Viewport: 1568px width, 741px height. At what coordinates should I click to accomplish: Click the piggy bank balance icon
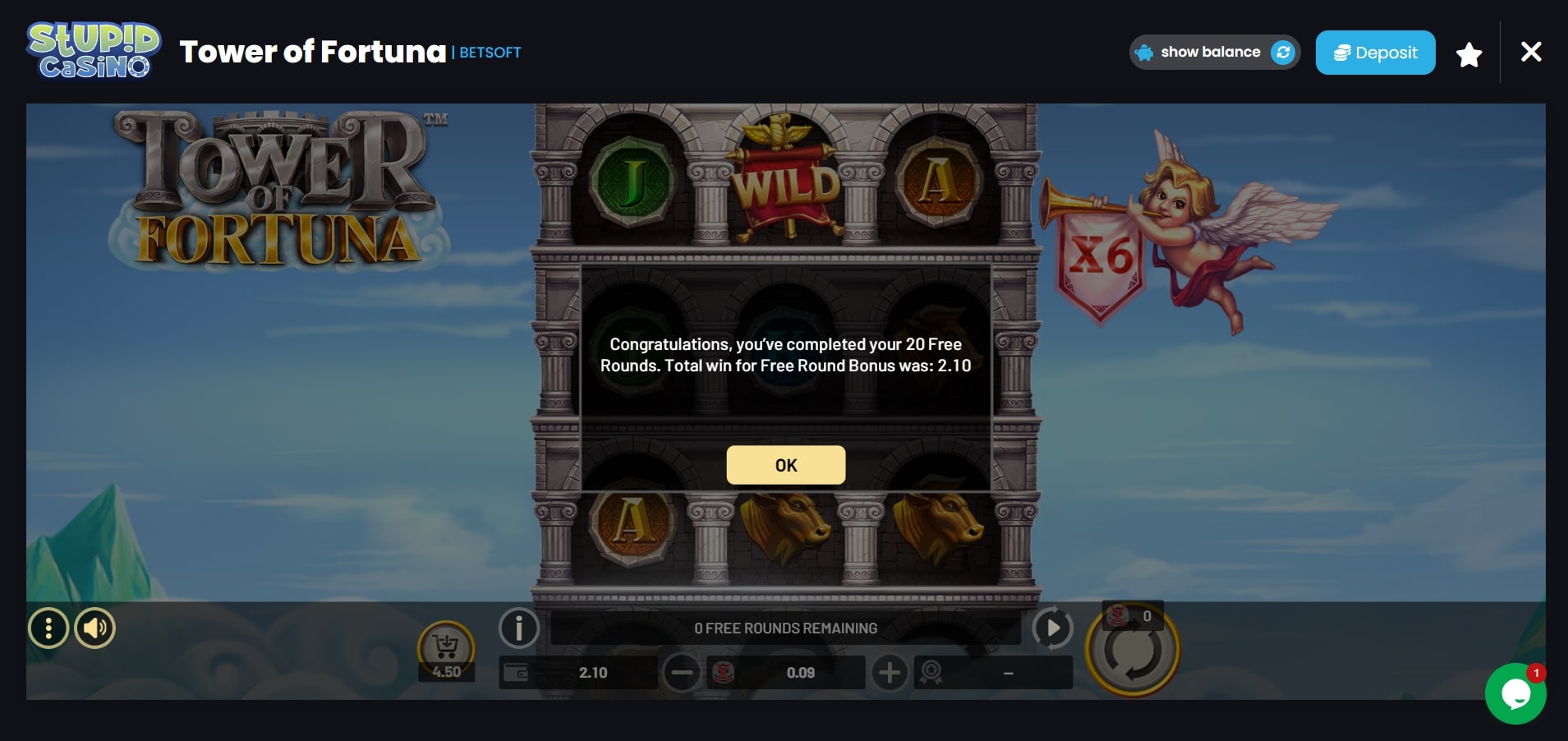point(1145,52)
